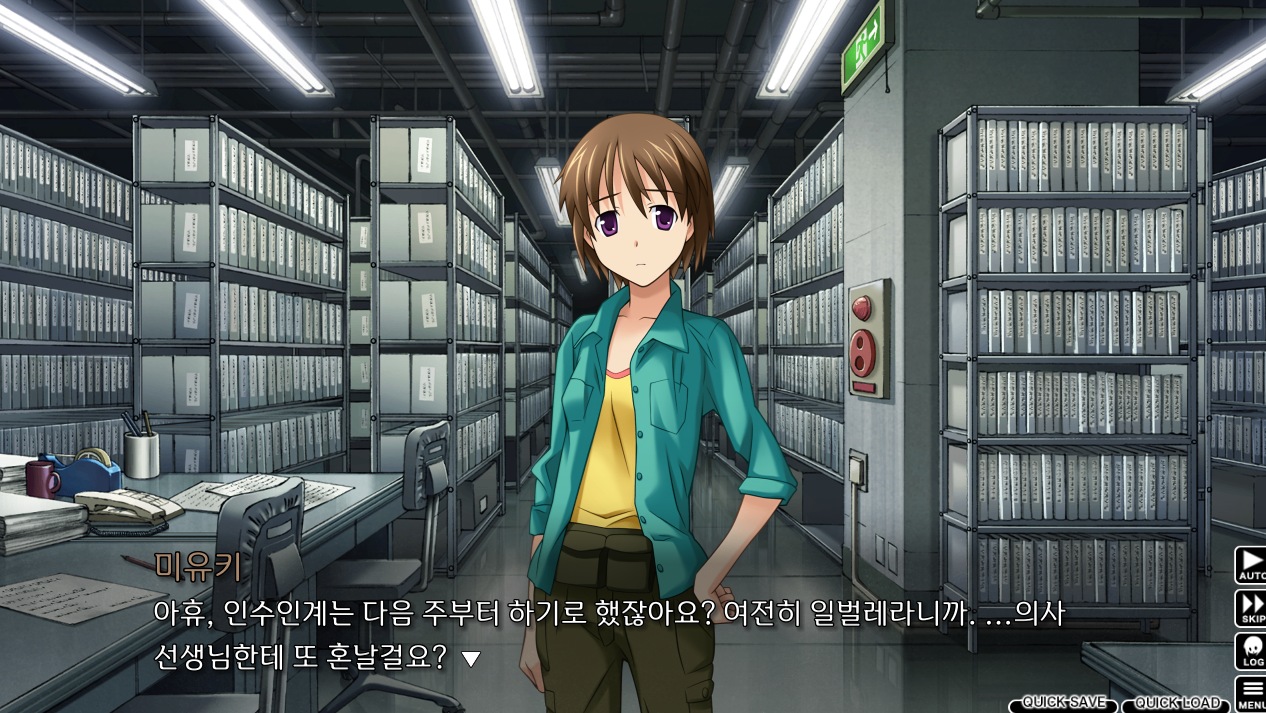Open the game MENU
Viewport: 1266px width, 713px height.
(1251, 693)
